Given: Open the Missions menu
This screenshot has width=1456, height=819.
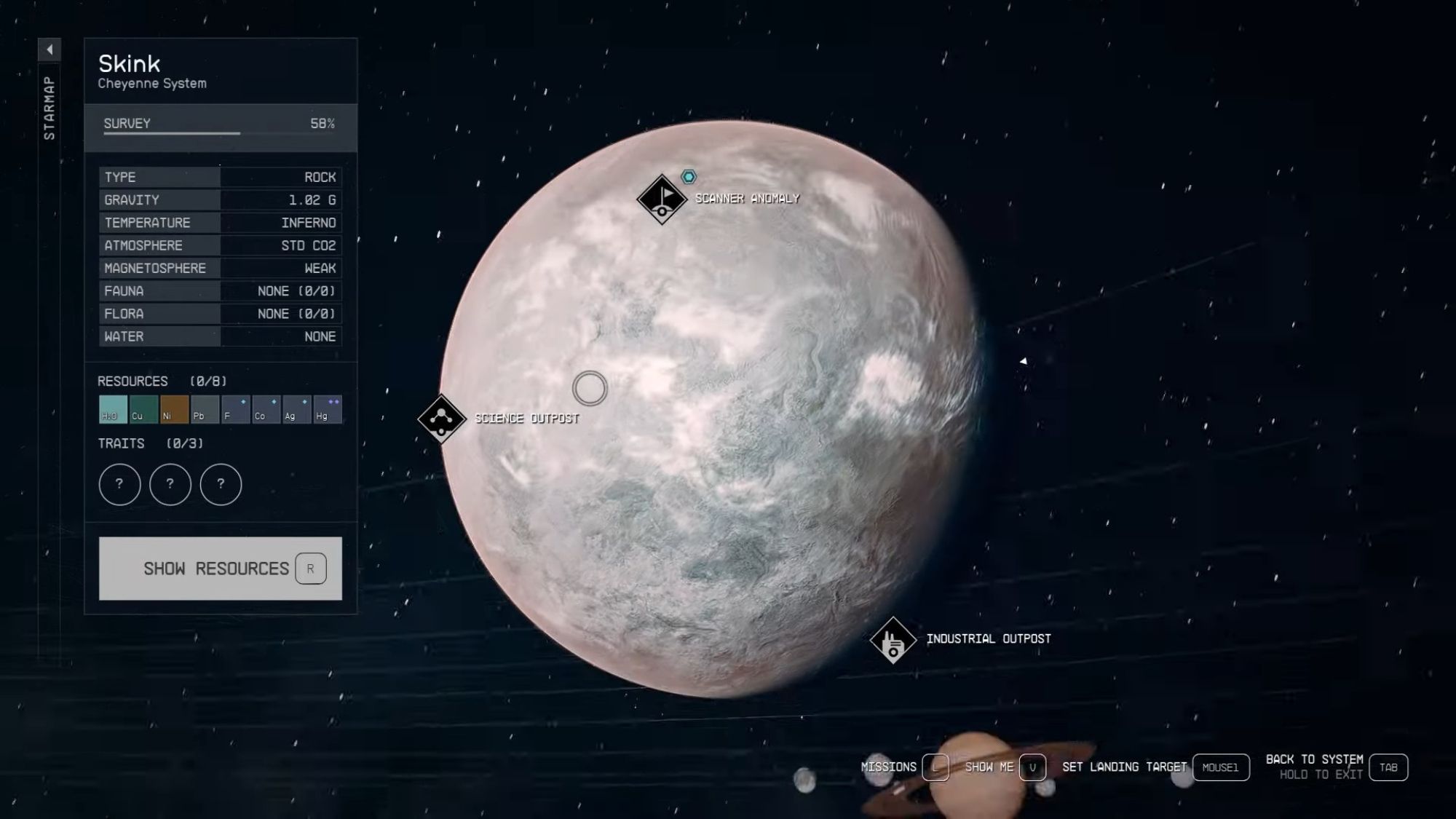Looking at the screenshot, I should (888, 767).
